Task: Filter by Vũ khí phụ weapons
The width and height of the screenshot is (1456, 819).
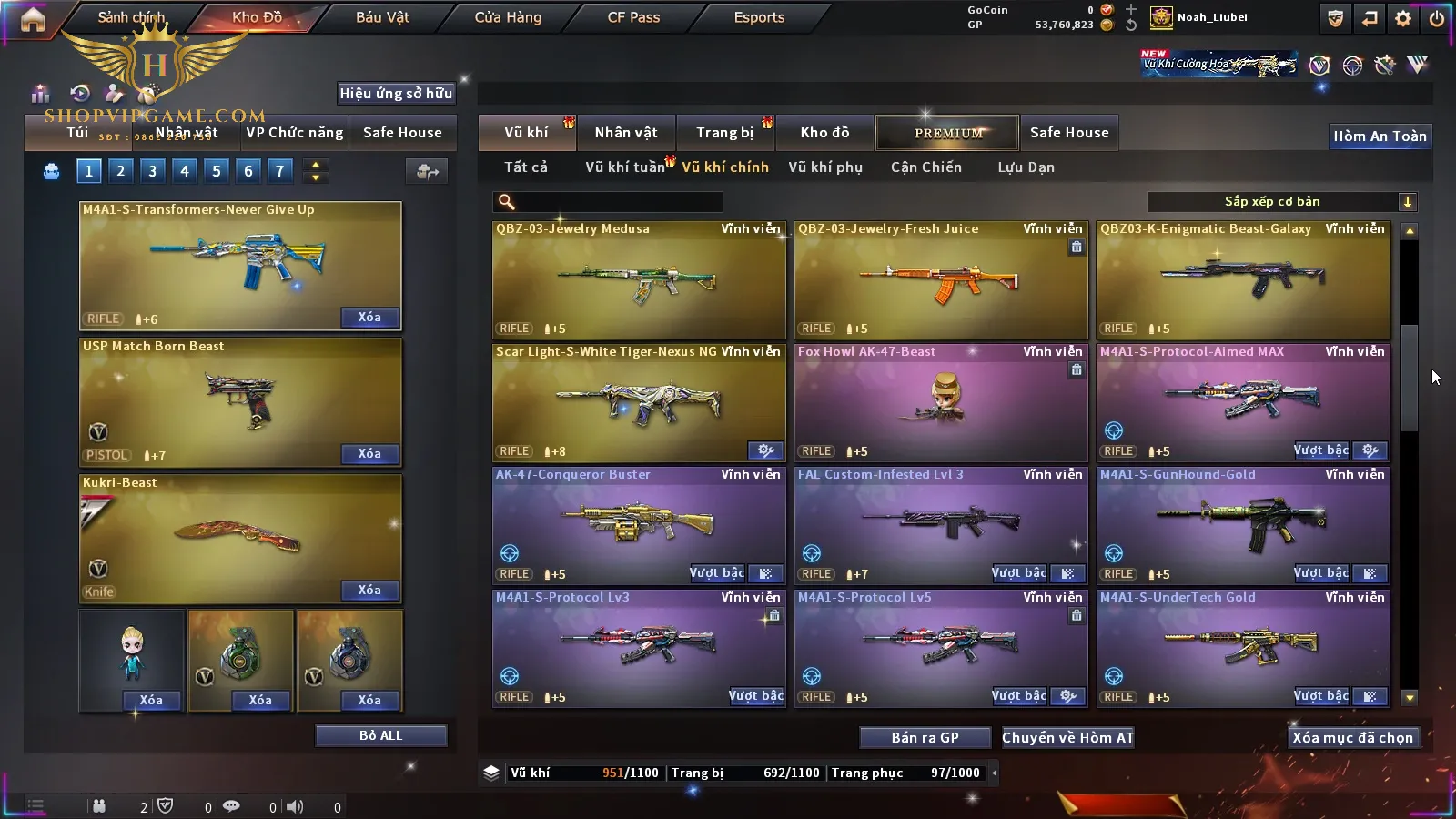Action: point(824,167)
